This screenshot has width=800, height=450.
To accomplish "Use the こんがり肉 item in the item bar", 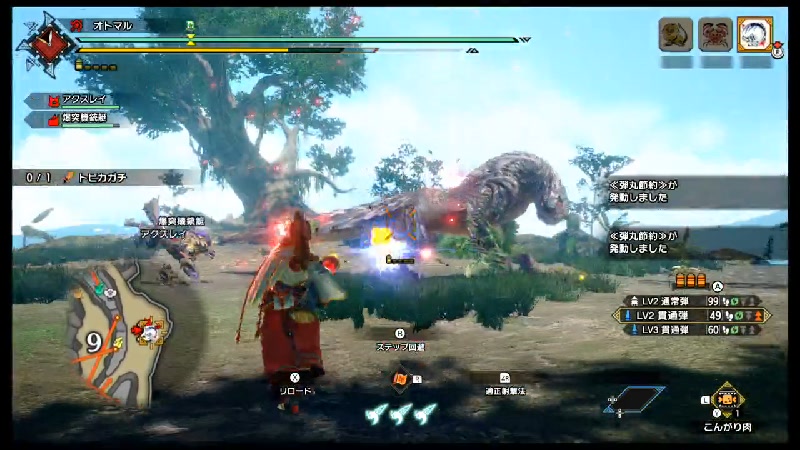I will click(x=724, y=398).
